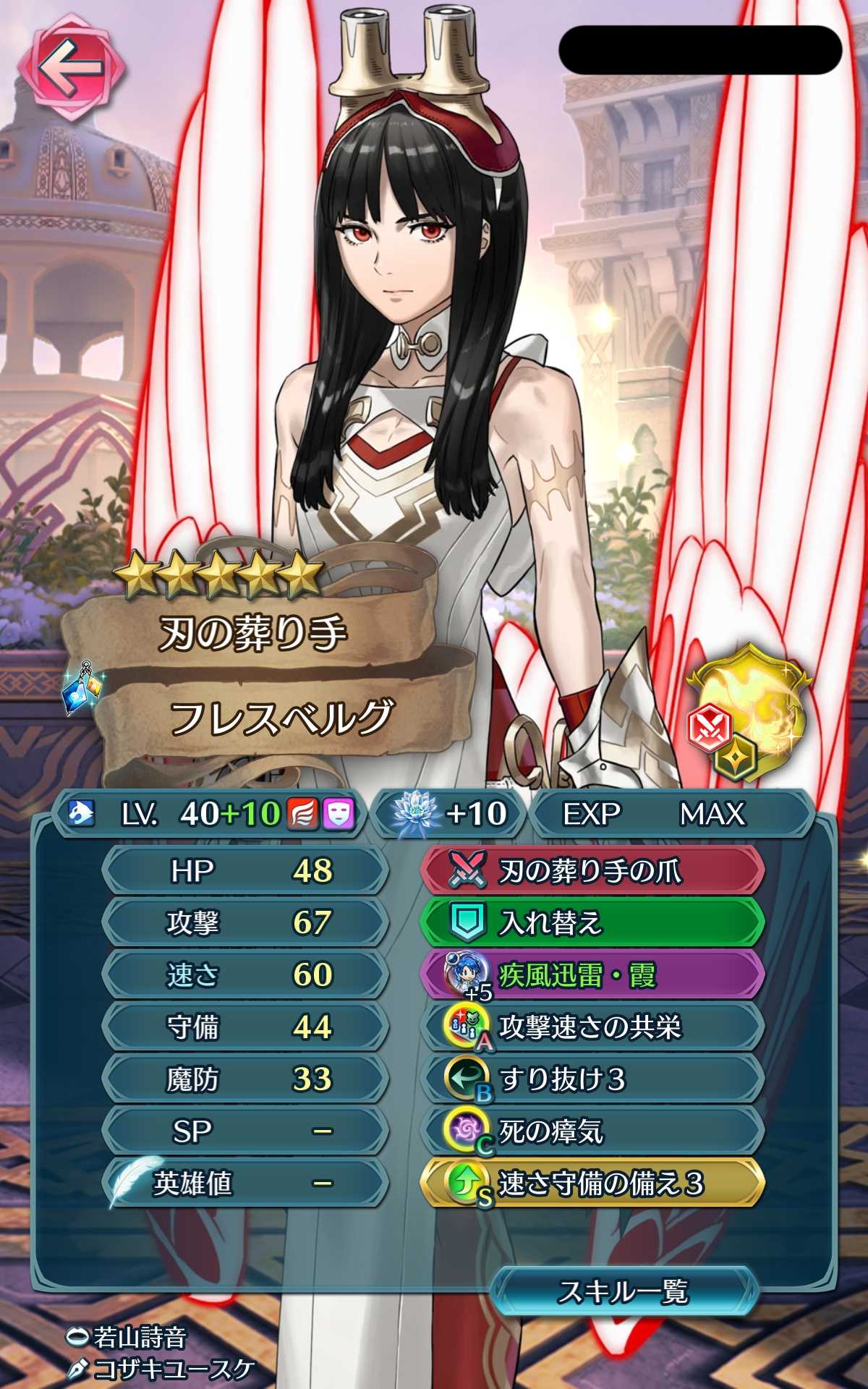The height and width of the screenshot is (1389, 868).
Task: Select the 魔防 stat row
Action: coord(244,1079)
